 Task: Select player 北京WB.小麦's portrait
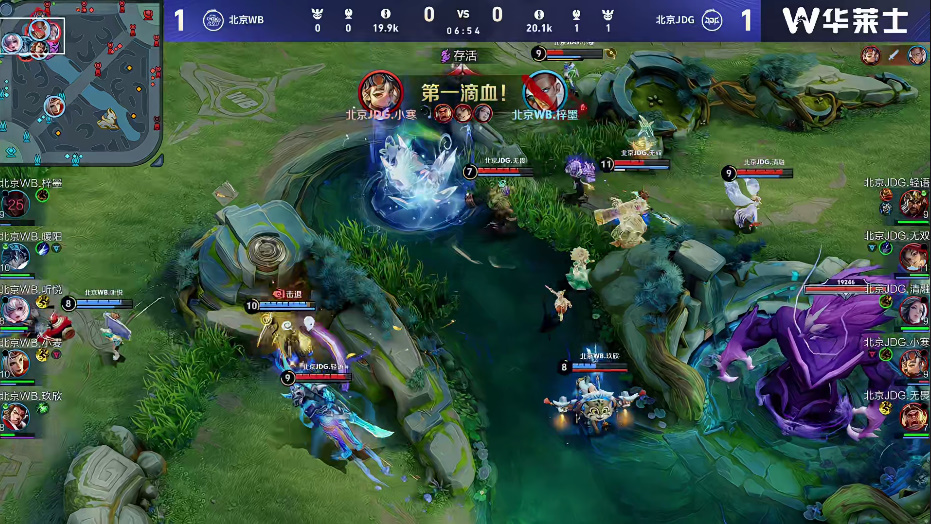coord(15,362)
